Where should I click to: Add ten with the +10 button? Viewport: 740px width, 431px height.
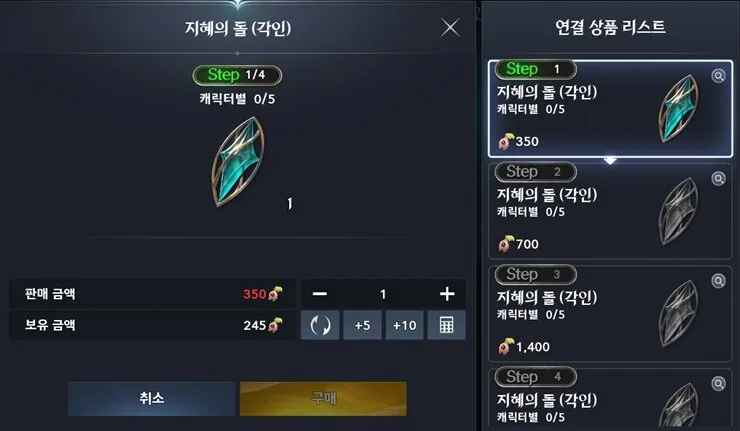pos(404,325)
